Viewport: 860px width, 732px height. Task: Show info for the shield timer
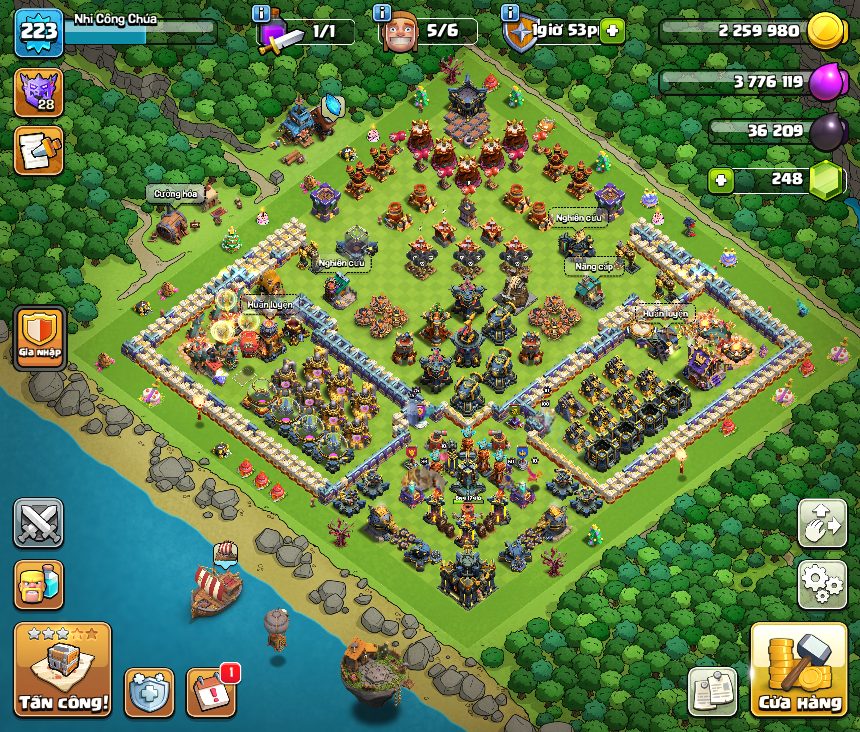[x=510, y=13]
